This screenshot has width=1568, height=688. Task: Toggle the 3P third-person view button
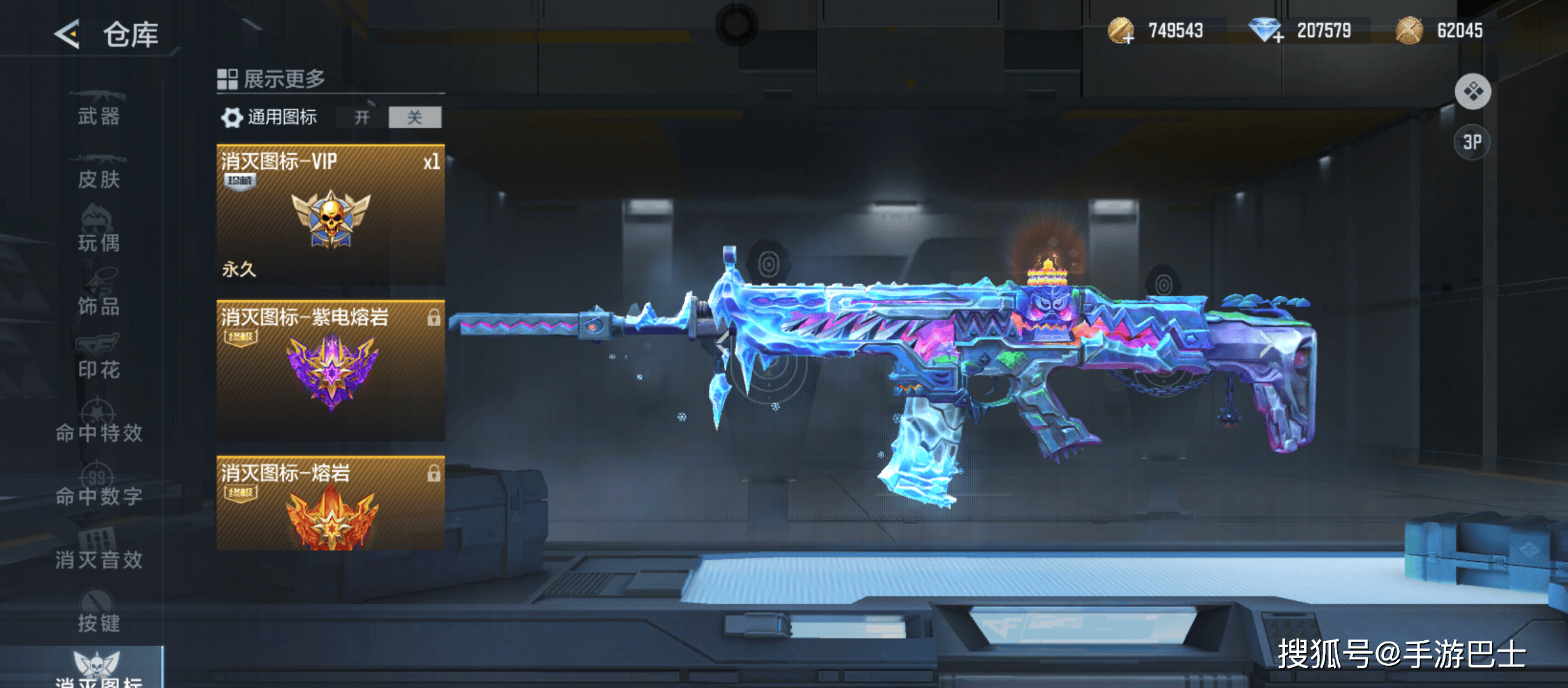coord(1472,142)
